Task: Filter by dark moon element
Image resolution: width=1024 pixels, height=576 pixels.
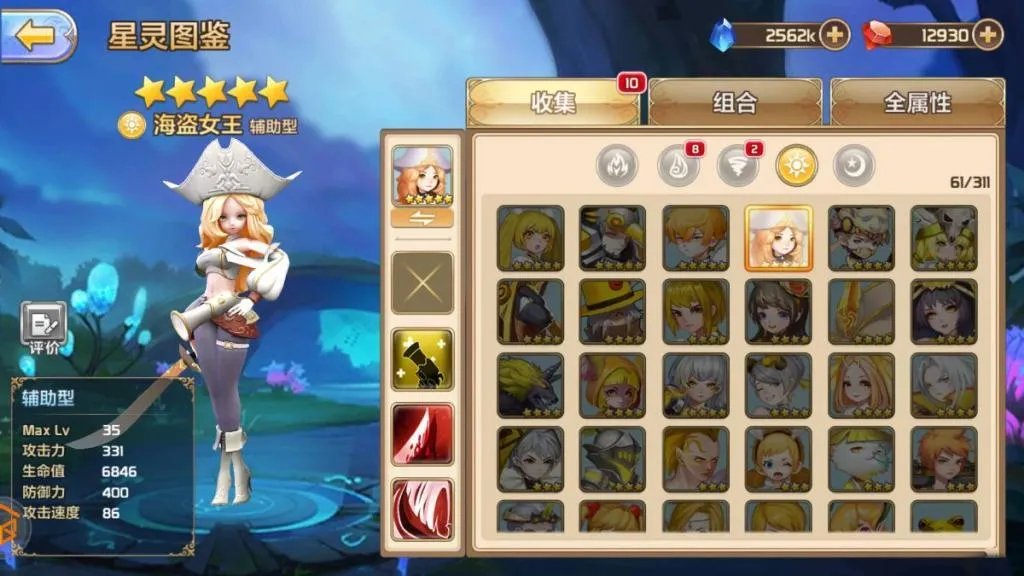Action: (855, 165)
